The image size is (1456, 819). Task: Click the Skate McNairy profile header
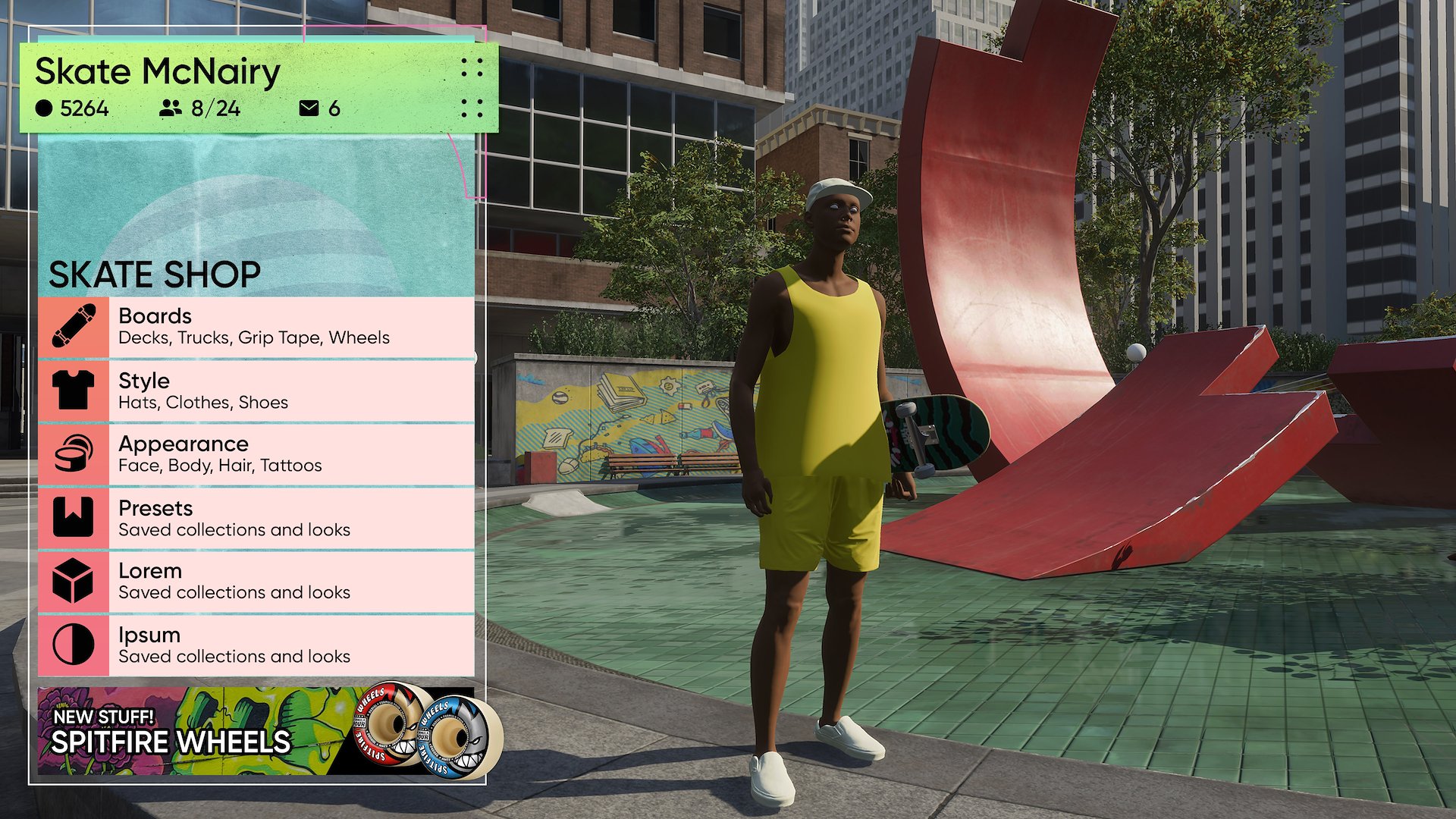click(x=158, y=72)
